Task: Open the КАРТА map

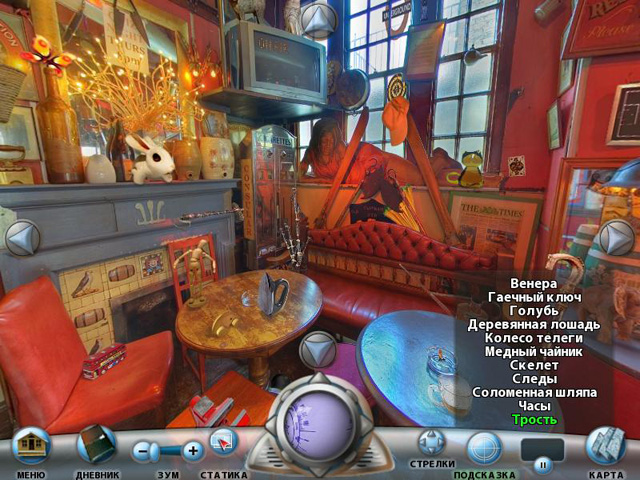Action: point(605,445)
